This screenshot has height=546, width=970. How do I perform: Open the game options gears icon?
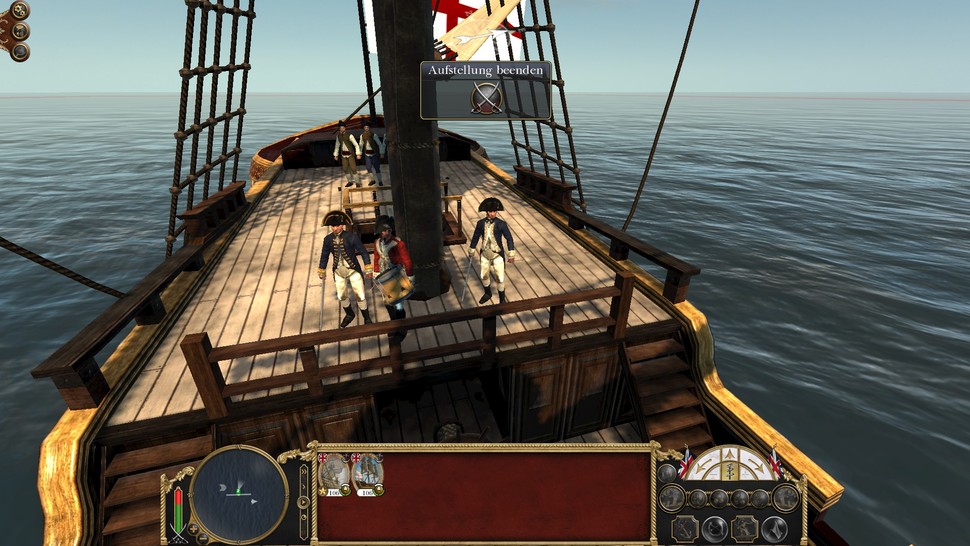(x=19, y=11)
